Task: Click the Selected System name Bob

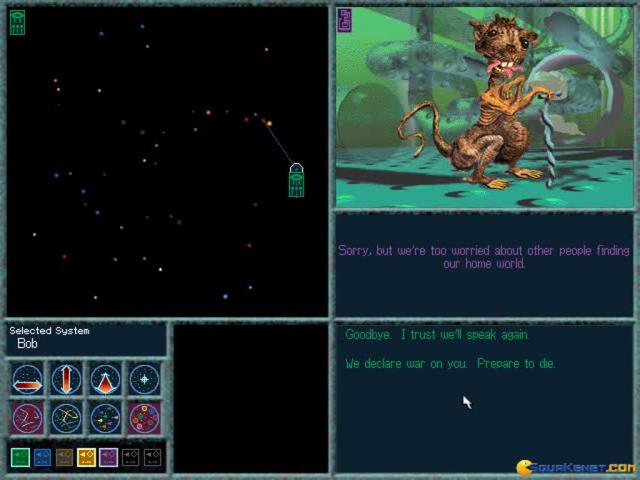Action: 27,344
